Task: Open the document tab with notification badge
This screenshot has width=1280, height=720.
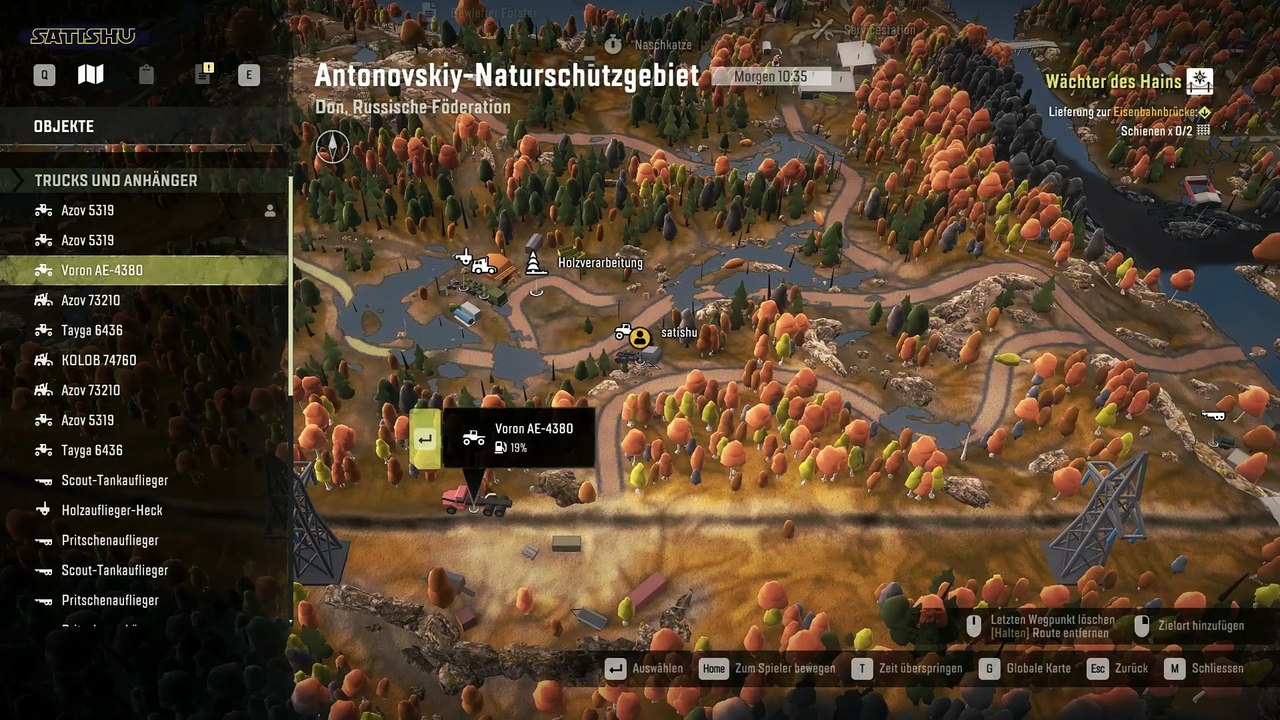Action: (x=203, y=75)
